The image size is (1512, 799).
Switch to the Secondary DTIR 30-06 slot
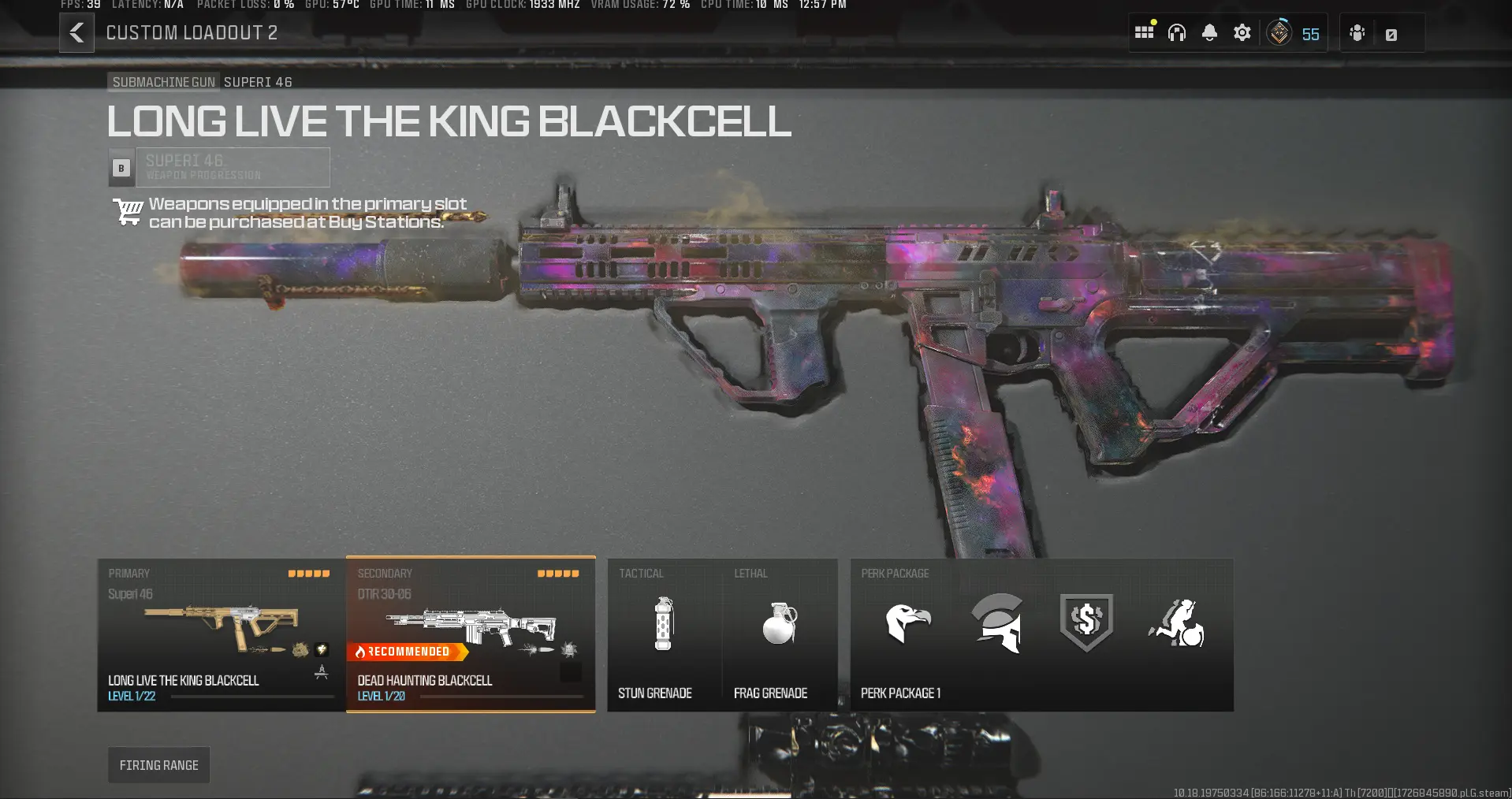tap(471, 634)
